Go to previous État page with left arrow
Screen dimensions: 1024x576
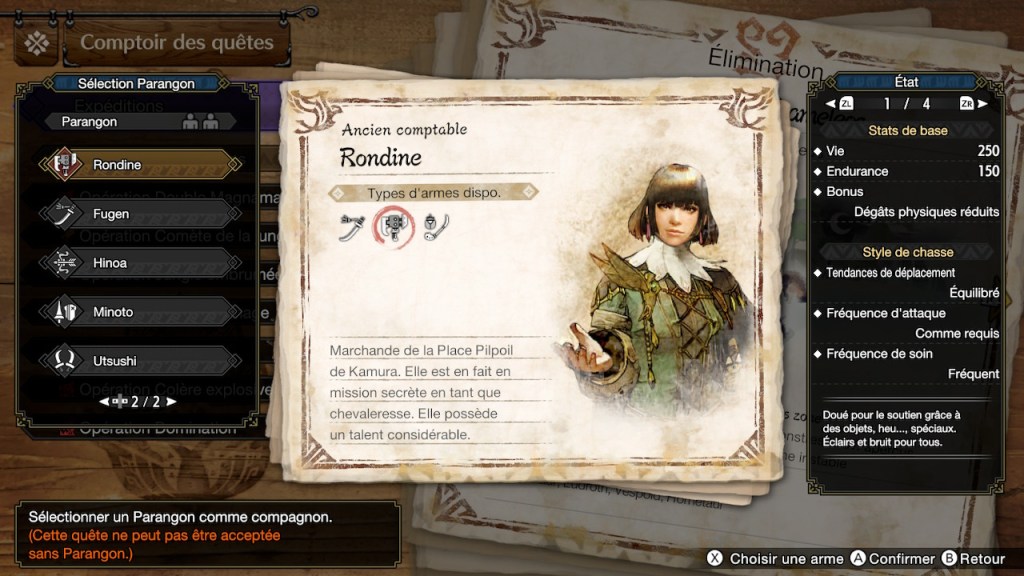coord(831,103)
